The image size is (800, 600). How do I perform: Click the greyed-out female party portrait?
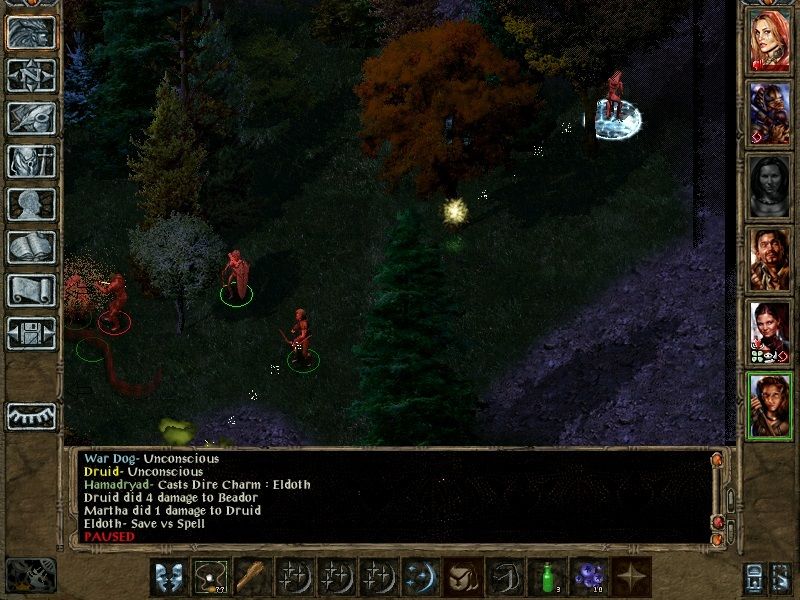[x=770, y=184]
